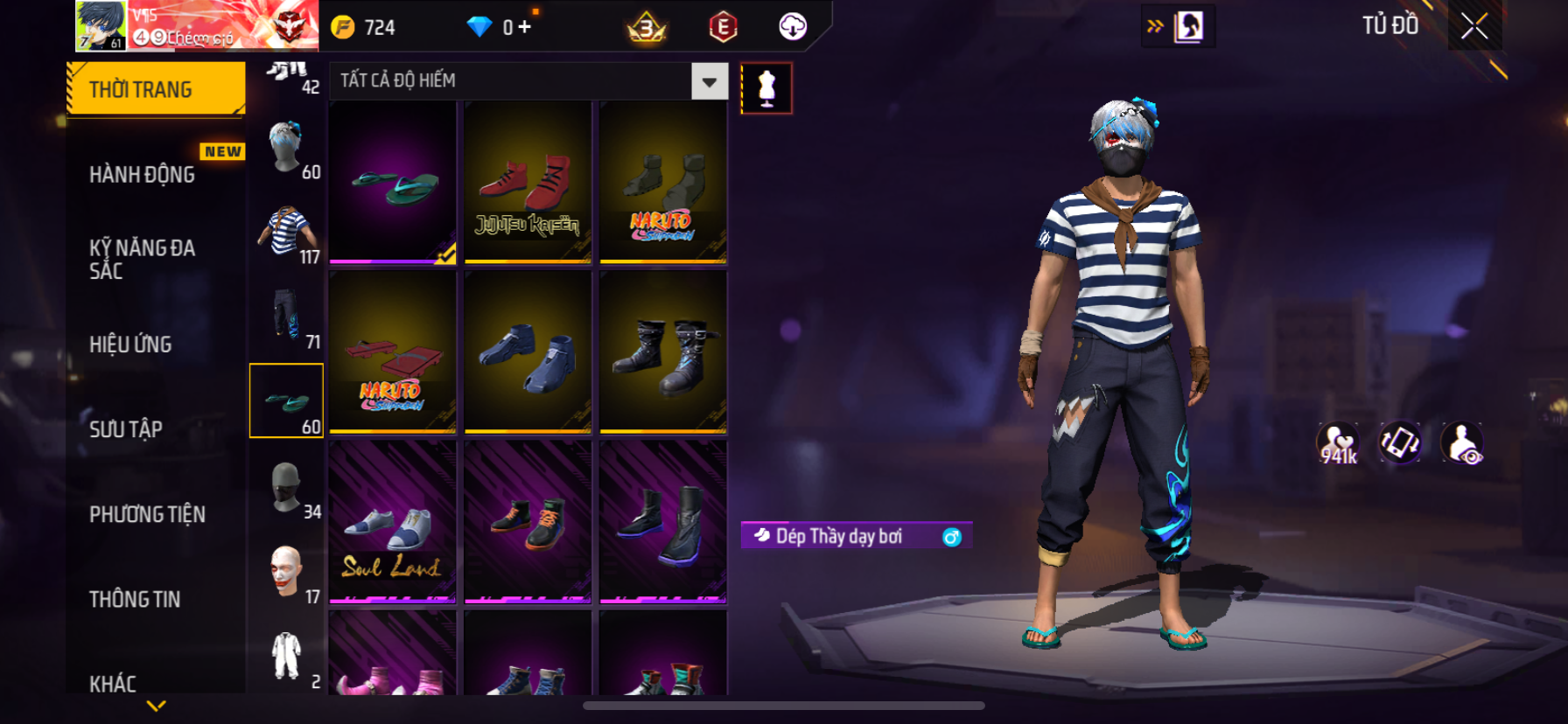Open the Hiệu Ứng section
This screenshot has height=724, width=1568.
click(x=130, y=344)
